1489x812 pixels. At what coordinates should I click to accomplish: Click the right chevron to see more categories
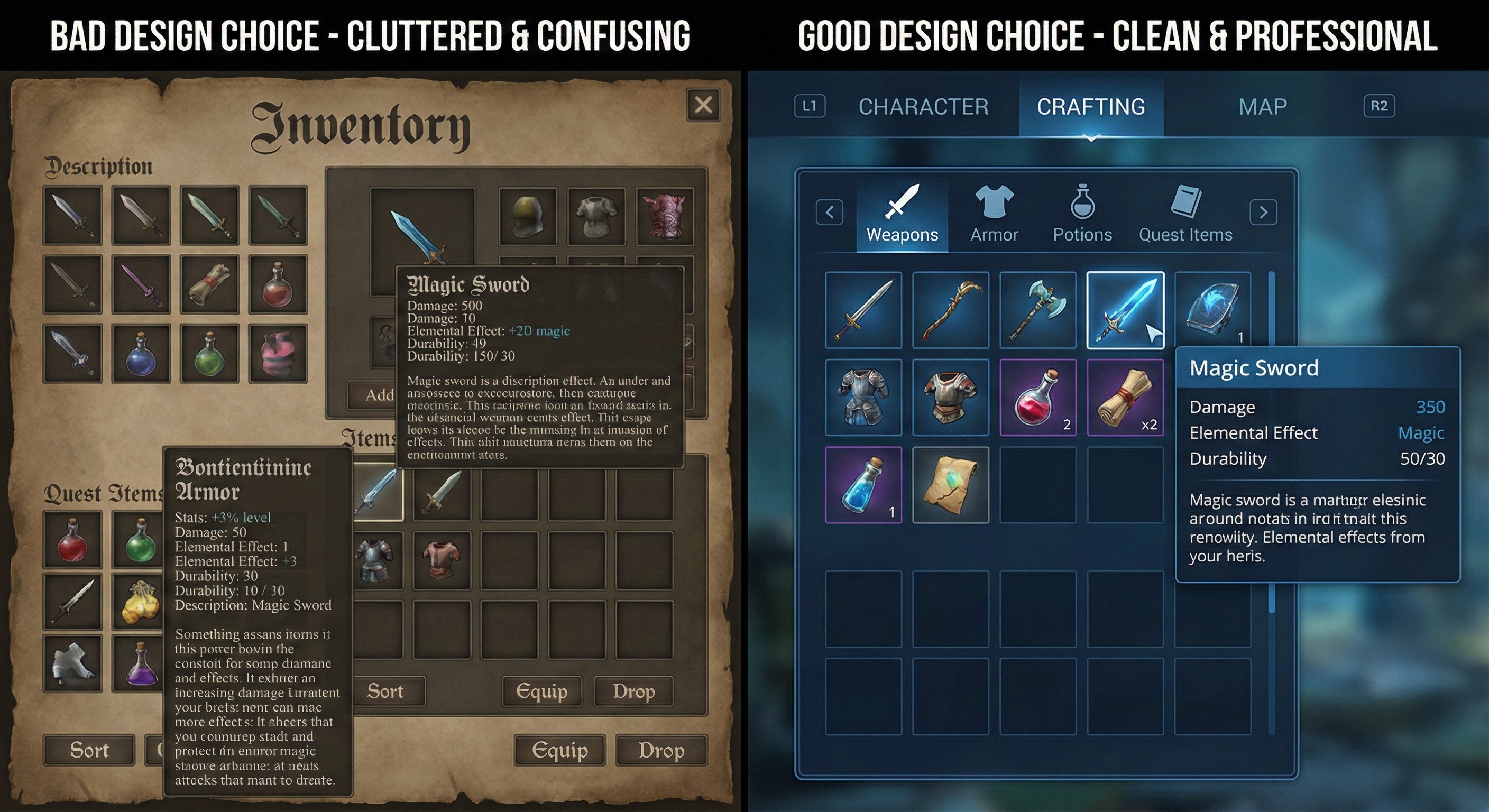pyautogui.click(x=1264, y=213)
